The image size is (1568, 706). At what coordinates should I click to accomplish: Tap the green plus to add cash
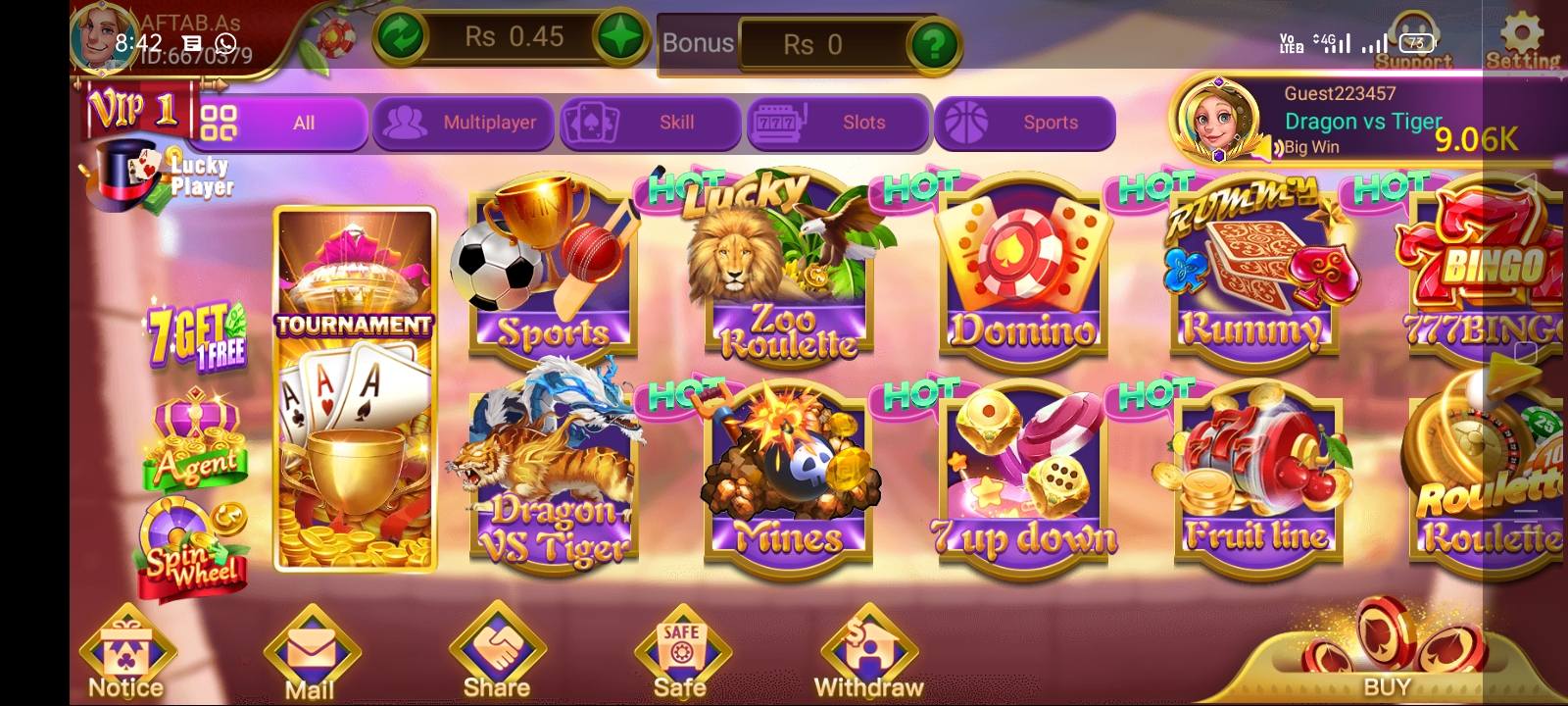point(620,37)
